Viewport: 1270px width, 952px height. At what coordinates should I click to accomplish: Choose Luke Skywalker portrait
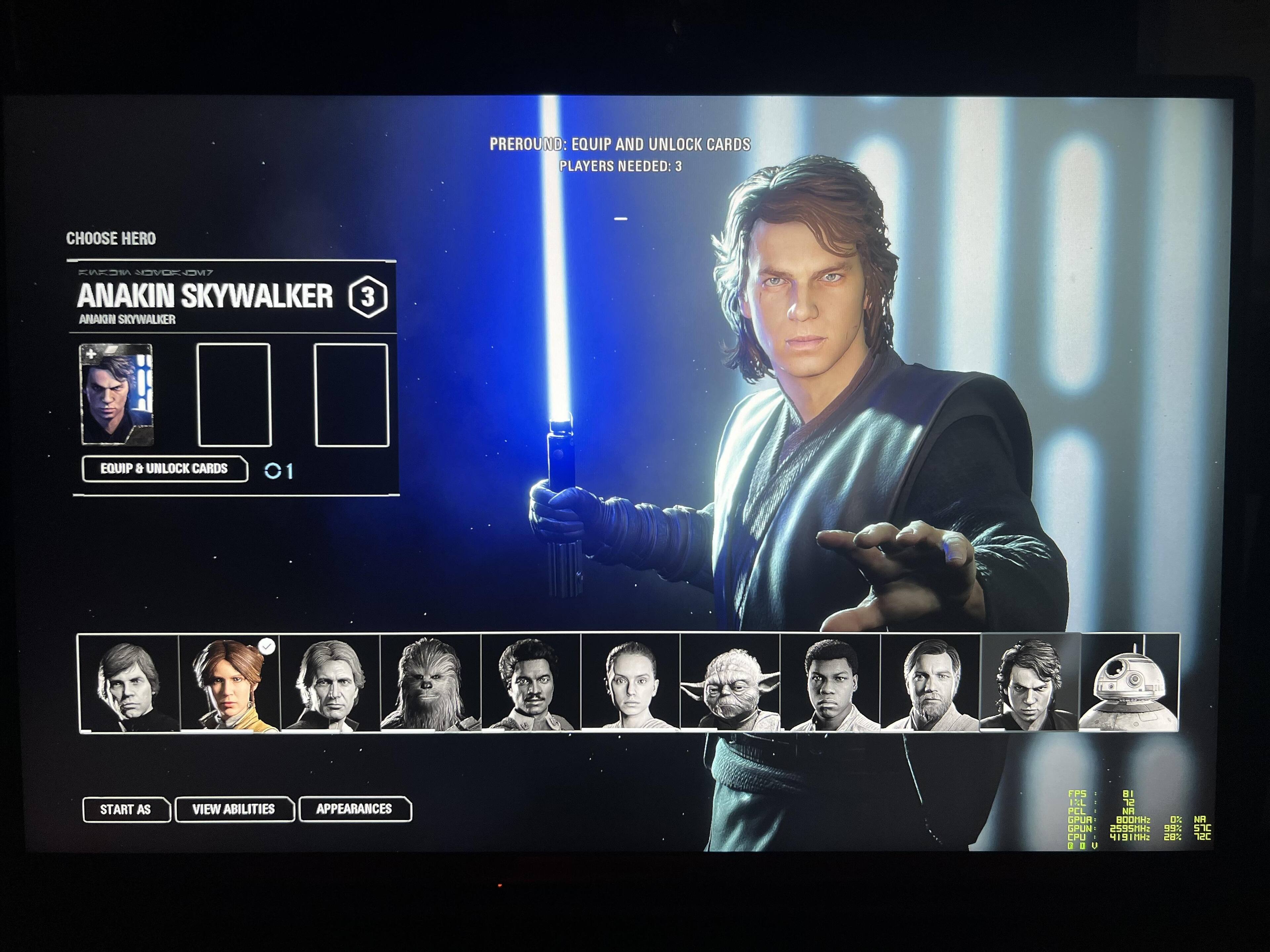pos(129,683)
